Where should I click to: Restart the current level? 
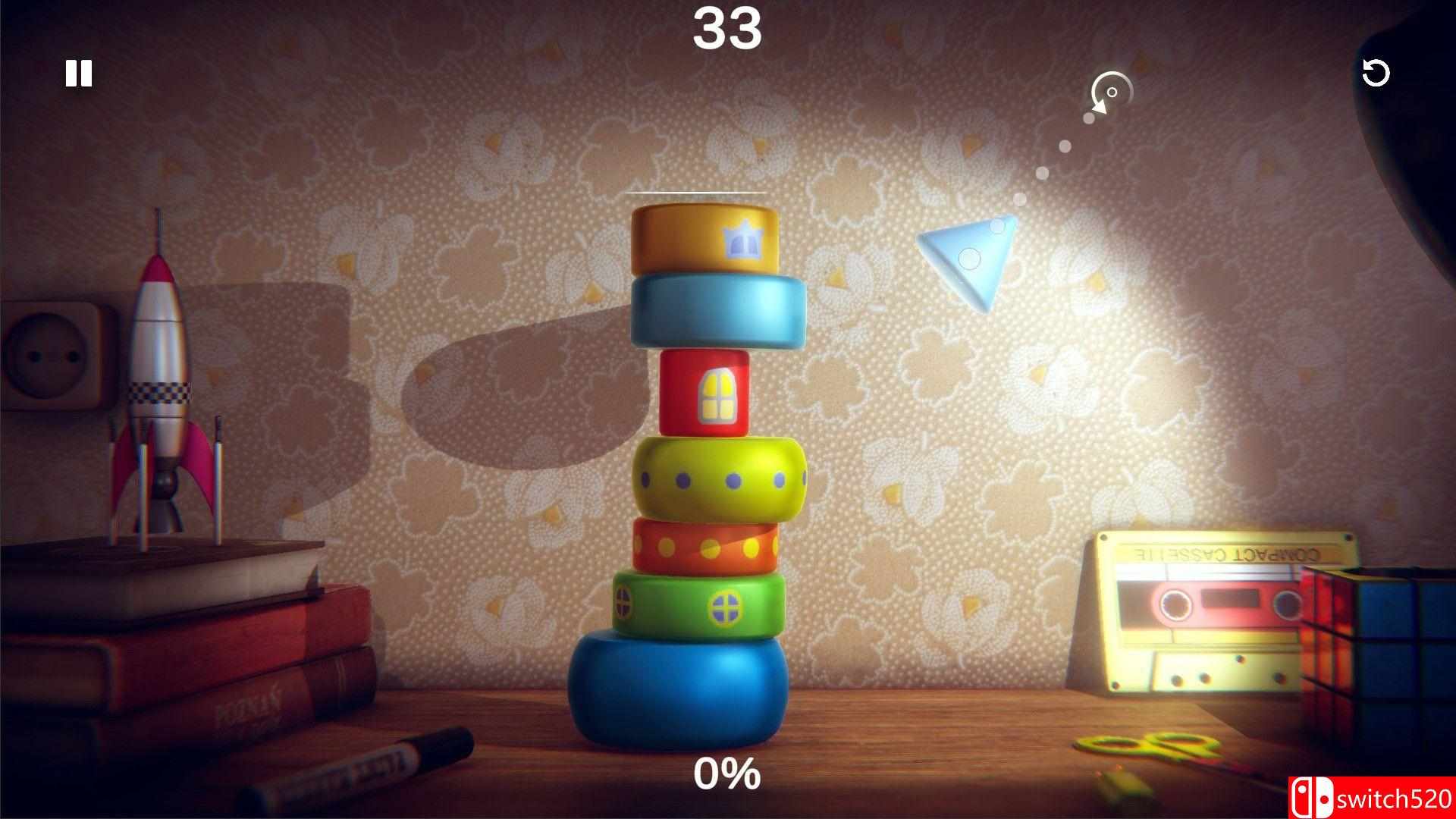1377,74
